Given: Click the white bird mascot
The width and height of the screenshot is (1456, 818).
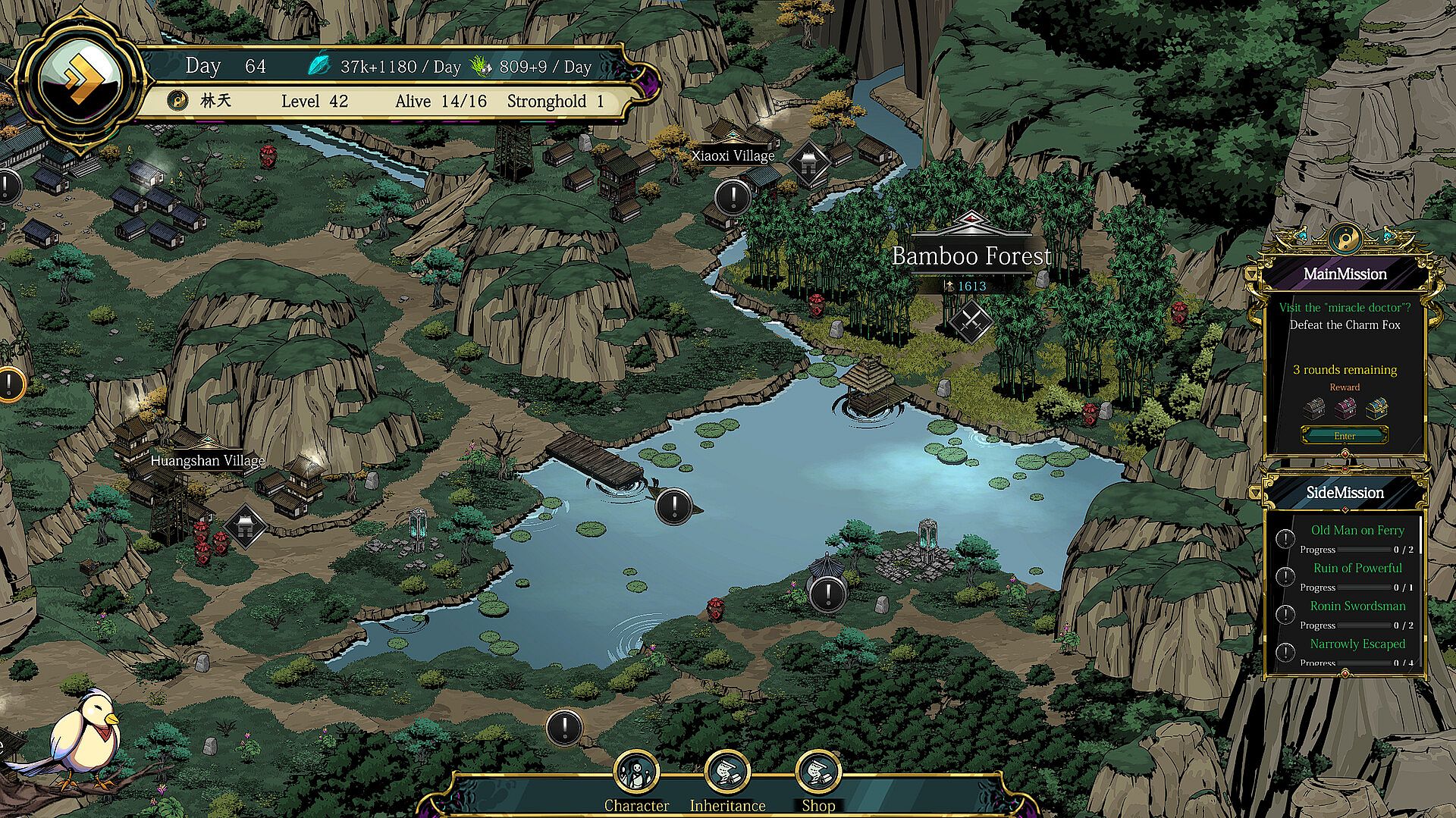Looking at the screenshot, I should [x=85, y=734].
